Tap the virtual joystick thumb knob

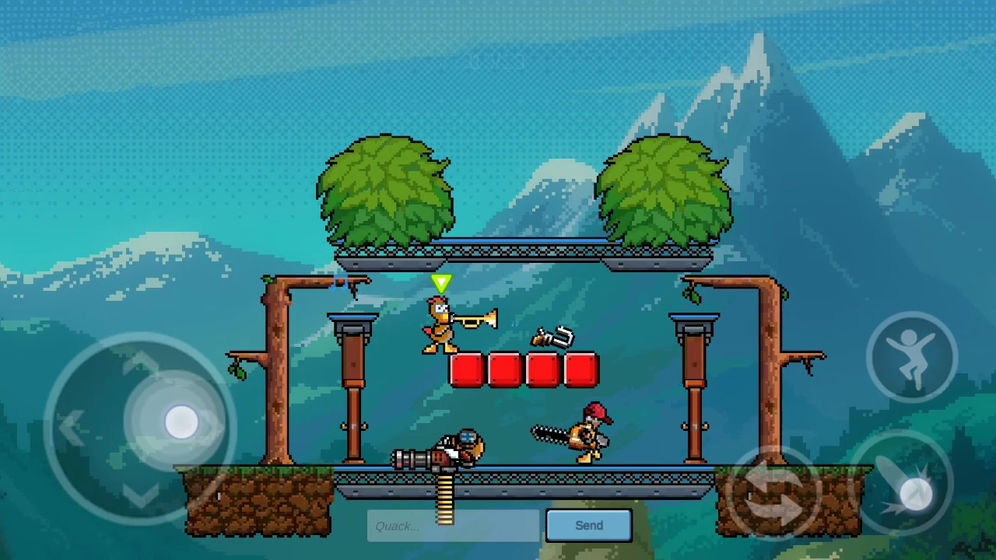181,422
